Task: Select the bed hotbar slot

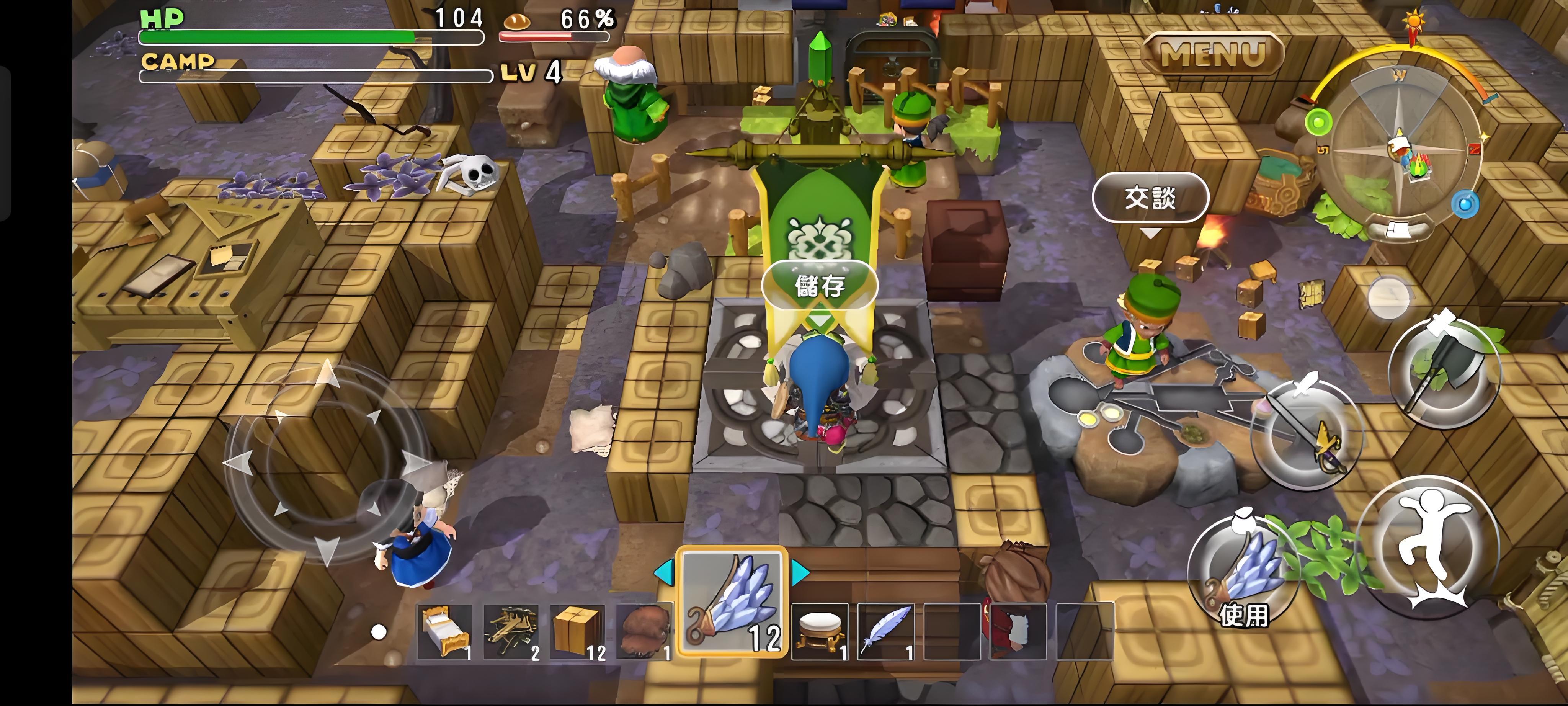Action: [x=444, y=632]
